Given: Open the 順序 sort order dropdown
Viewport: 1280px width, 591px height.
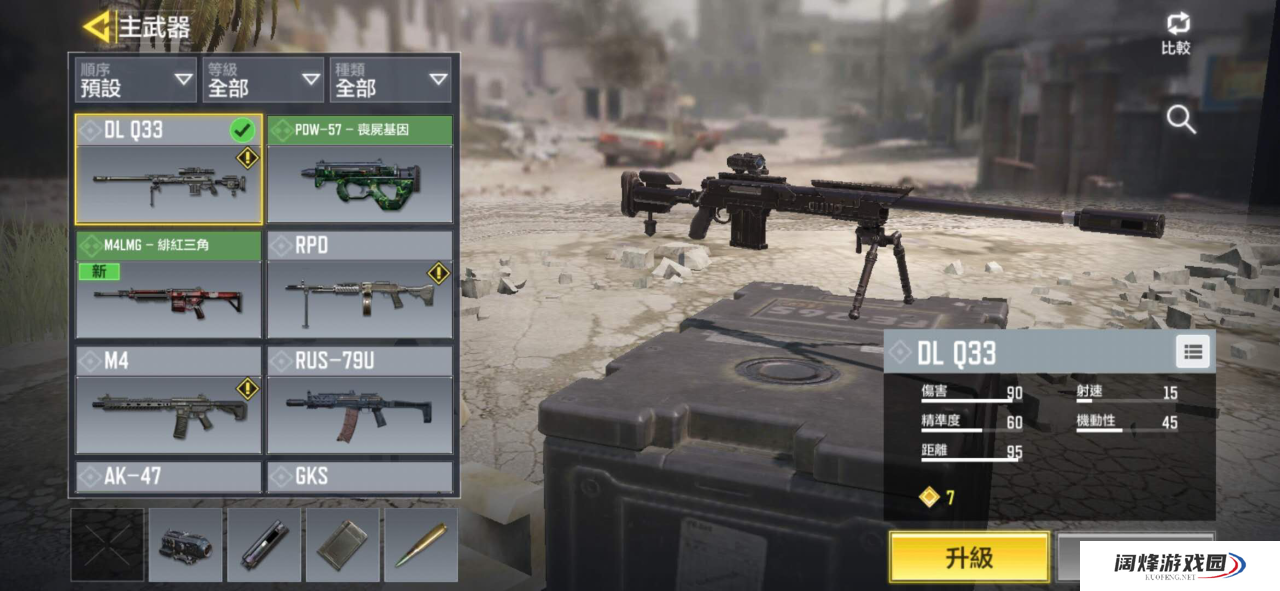Looking at the screenshot, I should 136,80.
